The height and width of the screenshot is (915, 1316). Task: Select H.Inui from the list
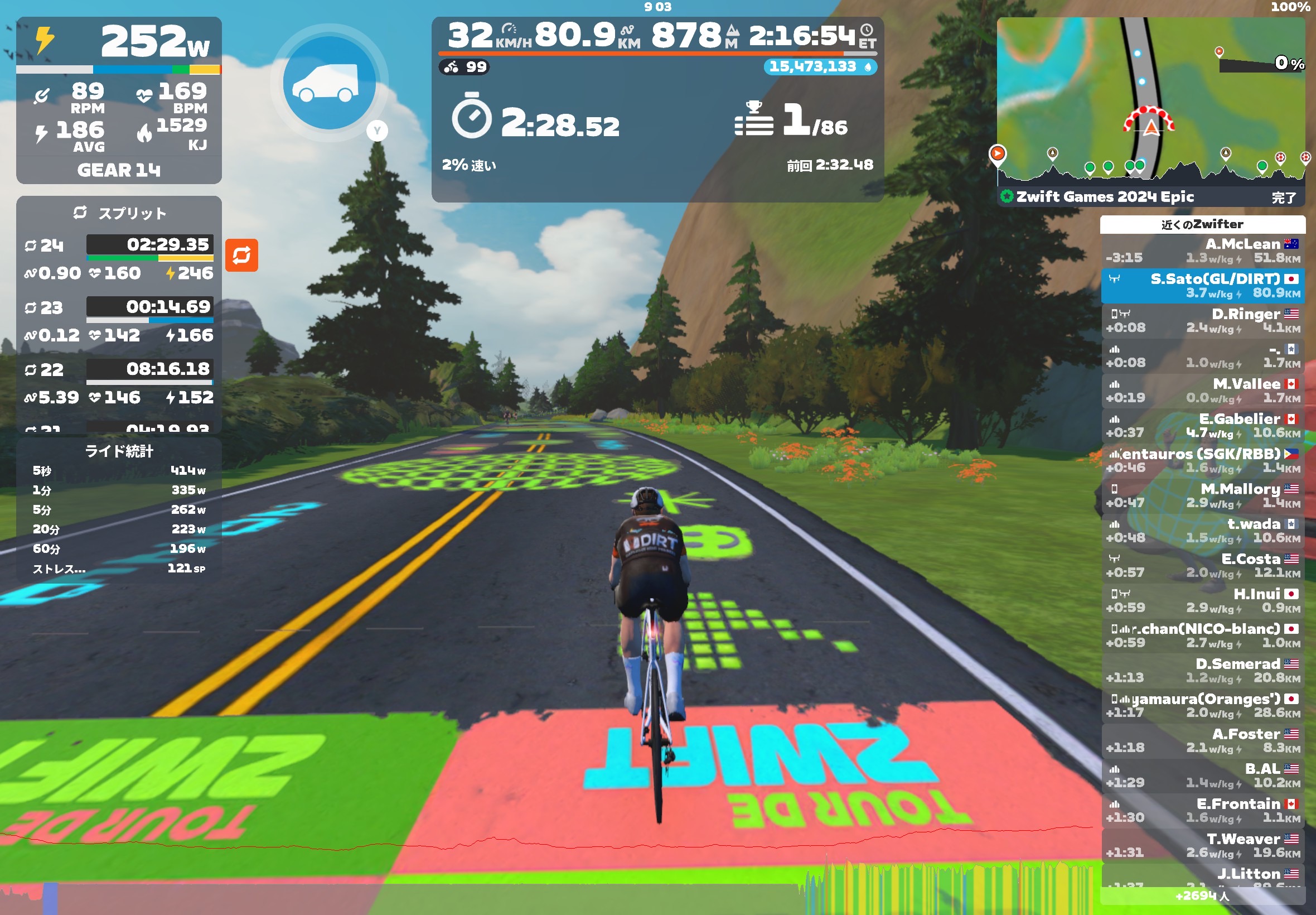point(1202,601)
